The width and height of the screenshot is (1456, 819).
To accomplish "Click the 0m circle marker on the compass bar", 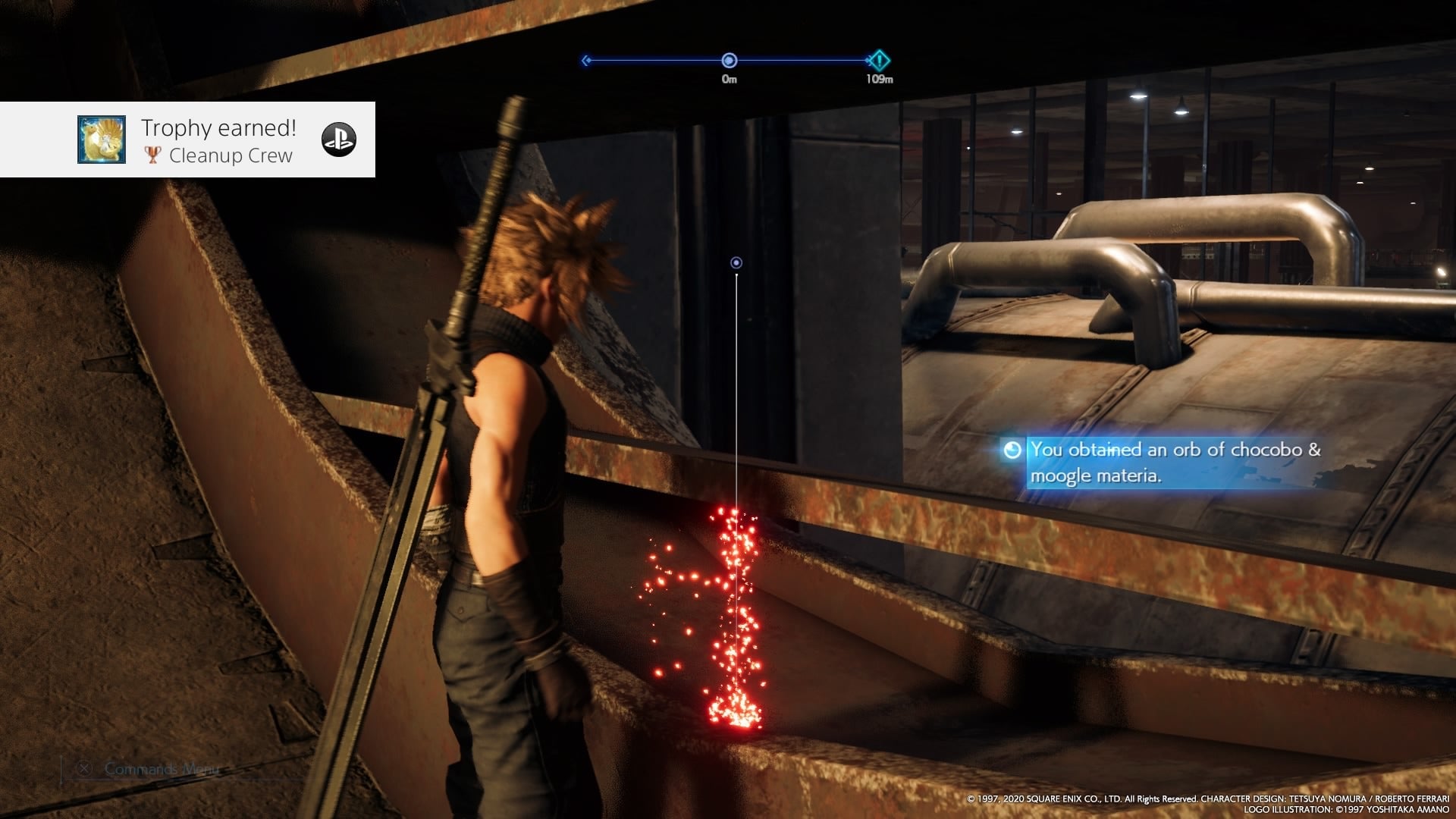I will click(x=729, y=60).
